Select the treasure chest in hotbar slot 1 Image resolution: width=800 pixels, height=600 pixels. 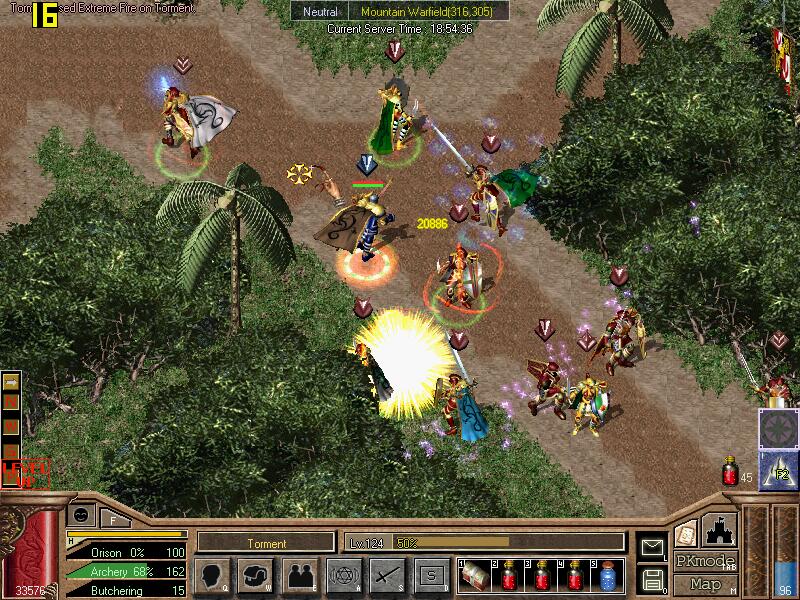coord(476,577)
